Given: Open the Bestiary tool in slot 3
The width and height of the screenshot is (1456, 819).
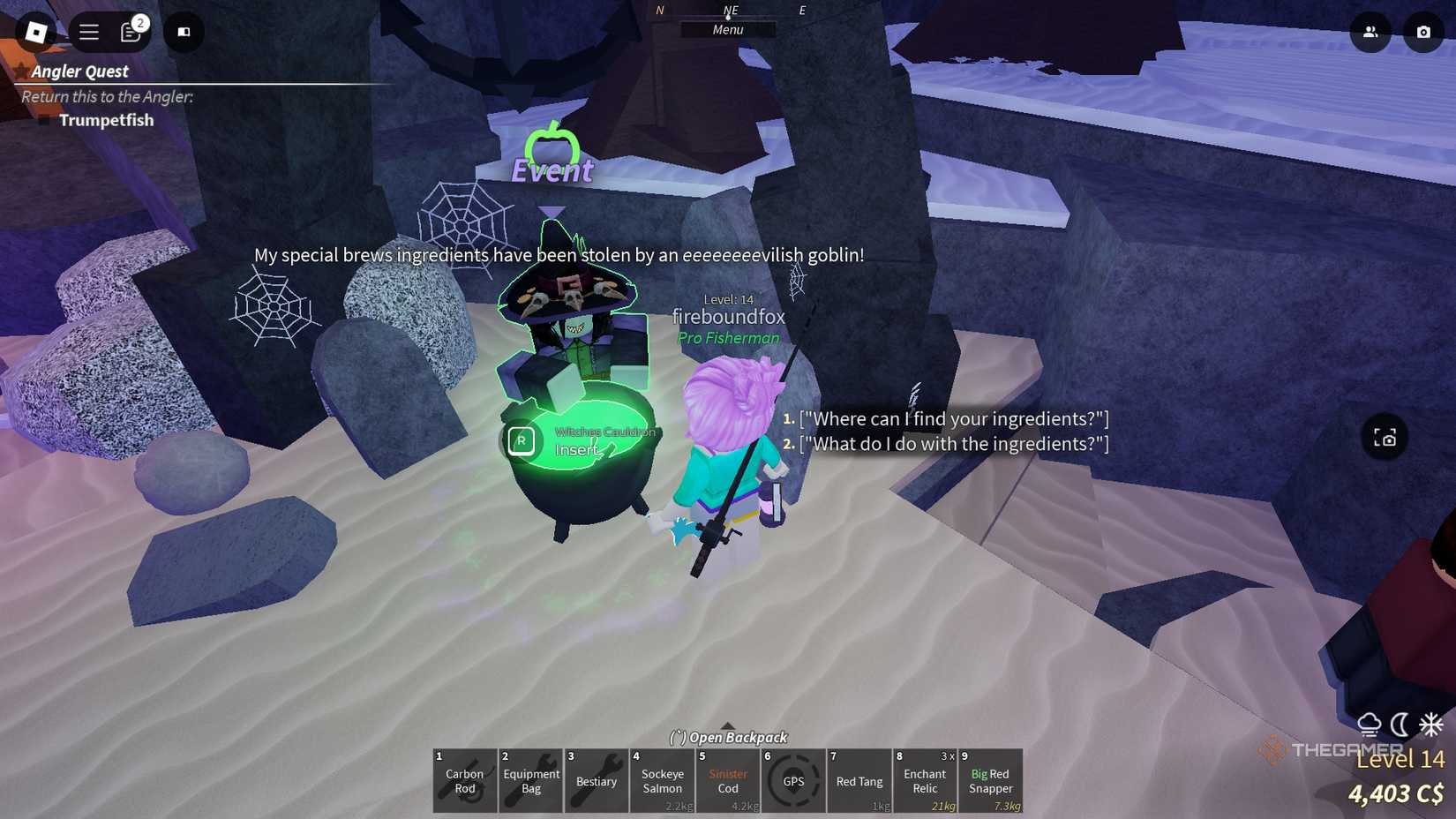Looking at the screenshot, I should coord(596,781).
